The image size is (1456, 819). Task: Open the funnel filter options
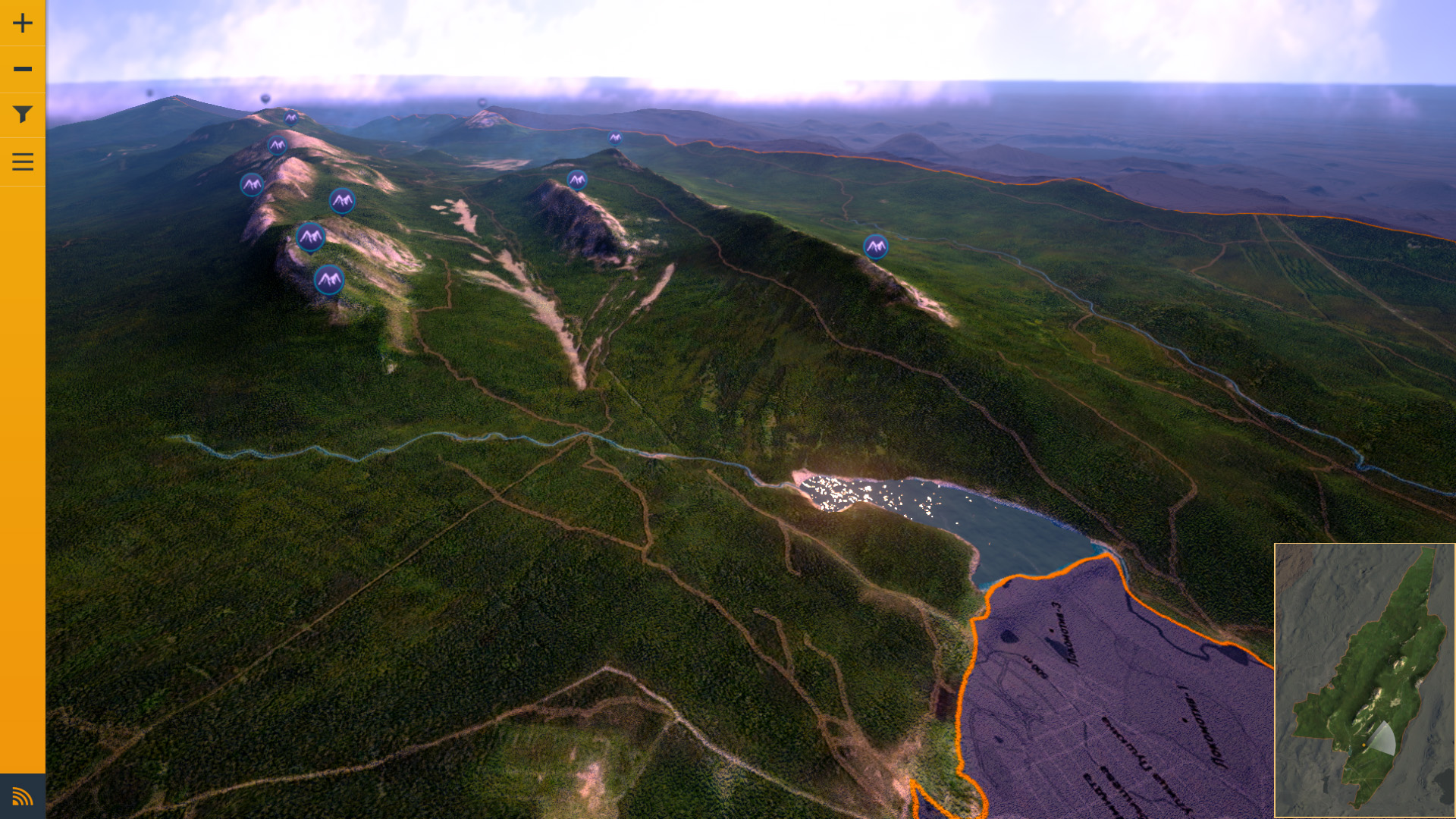click(23, 115)
